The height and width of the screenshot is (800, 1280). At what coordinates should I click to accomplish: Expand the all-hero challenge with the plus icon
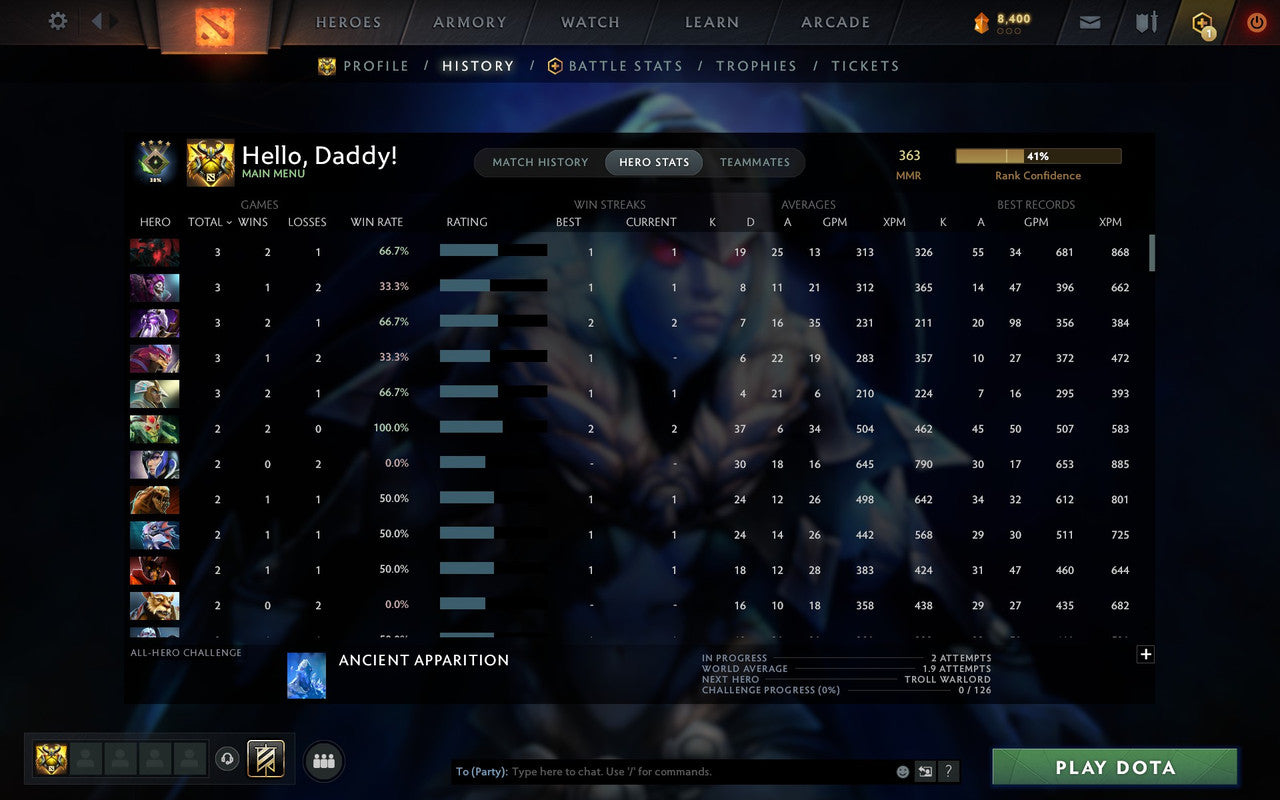point(1145,654)
